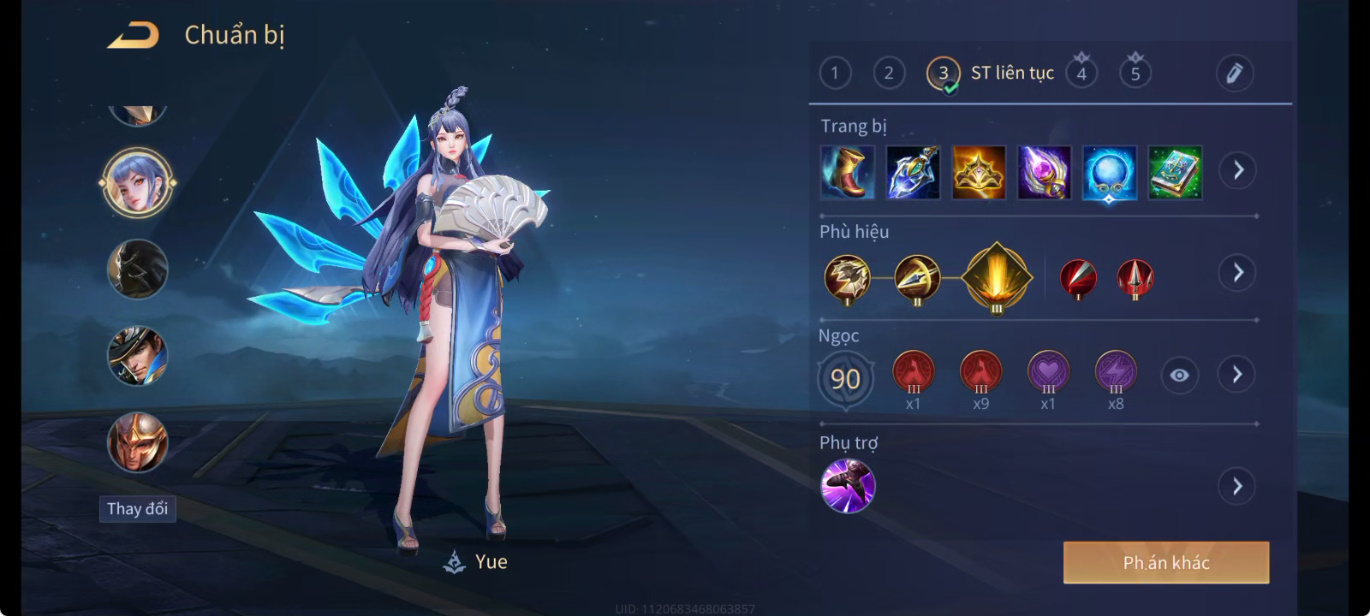Screen dimensions: 1370x616
Task: Edit the preset name with pencil icon
Action: coord(1235,73)
